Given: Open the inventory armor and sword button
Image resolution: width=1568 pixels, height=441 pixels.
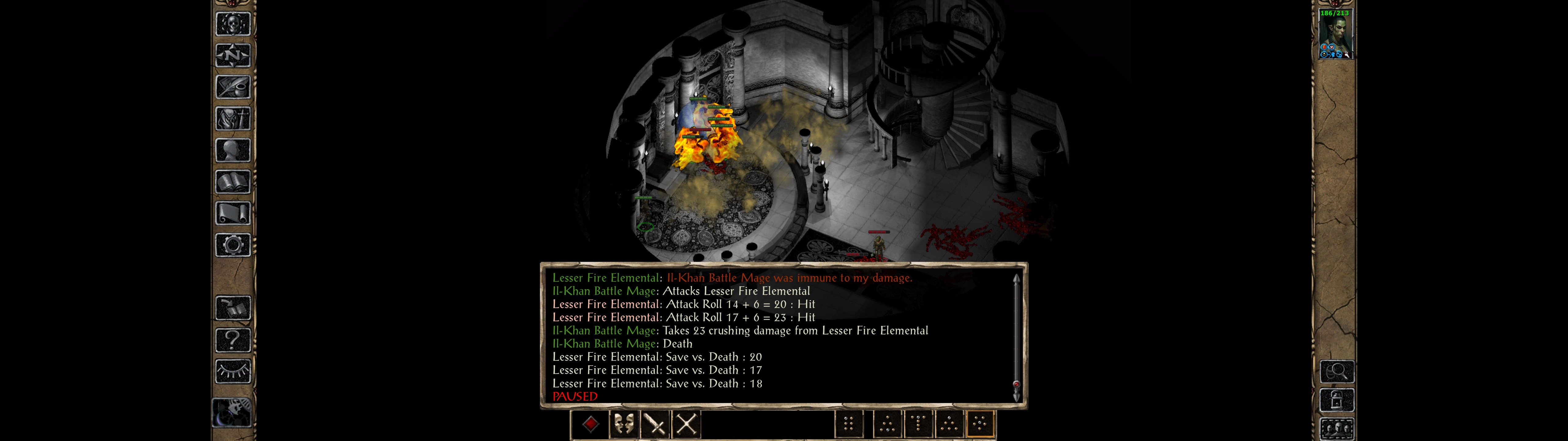Looking at the screenshot, I should tap(233, 118).
